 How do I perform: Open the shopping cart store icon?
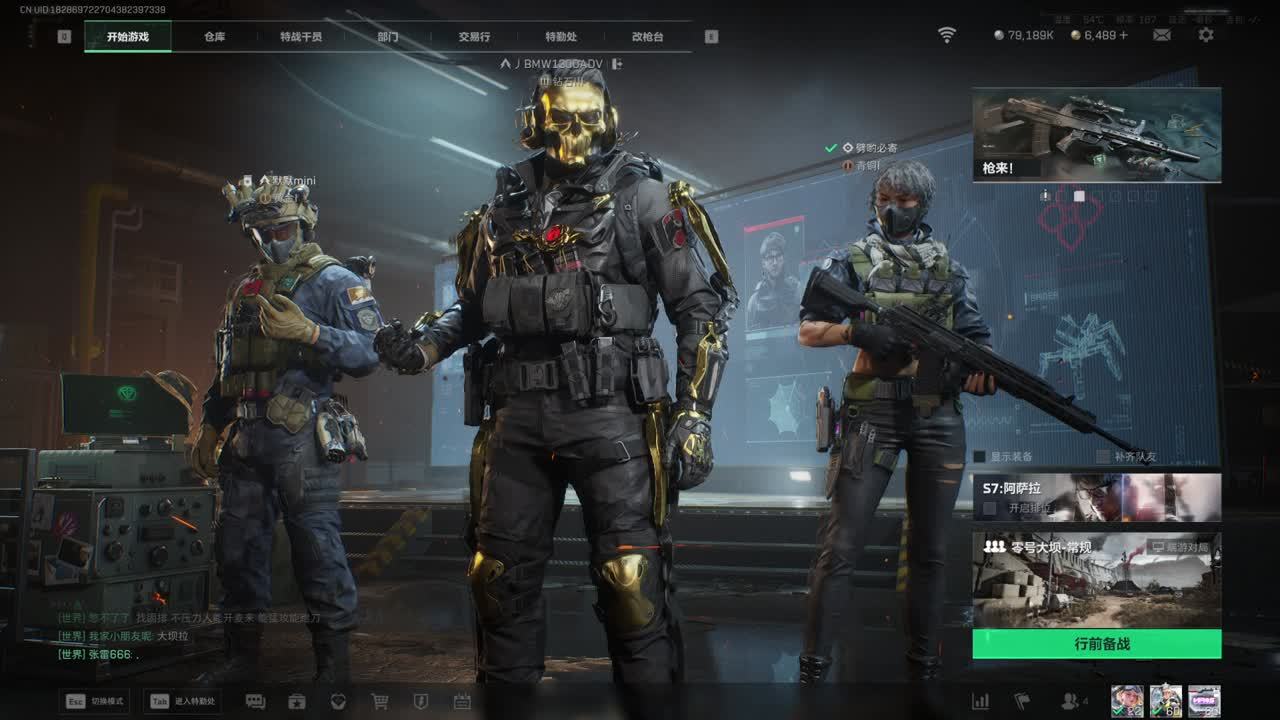click(380, 702)
